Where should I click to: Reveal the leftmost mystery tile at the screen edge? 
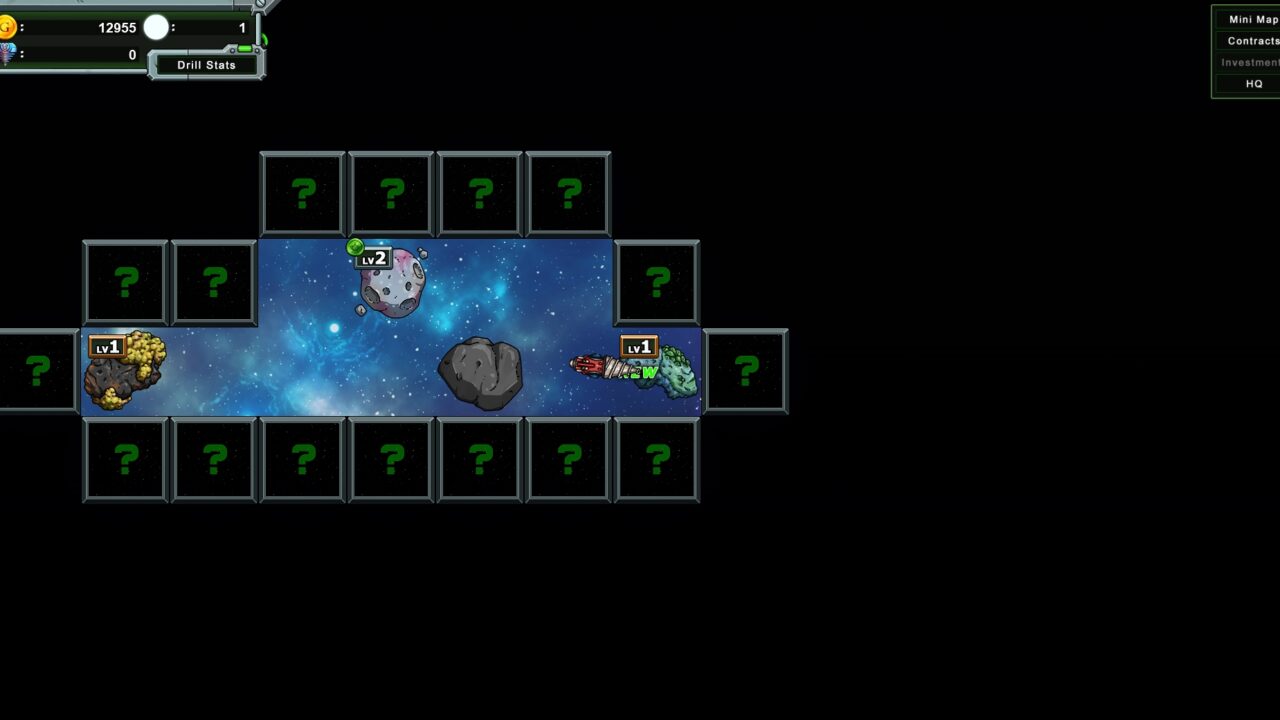(x=37, y=371)
